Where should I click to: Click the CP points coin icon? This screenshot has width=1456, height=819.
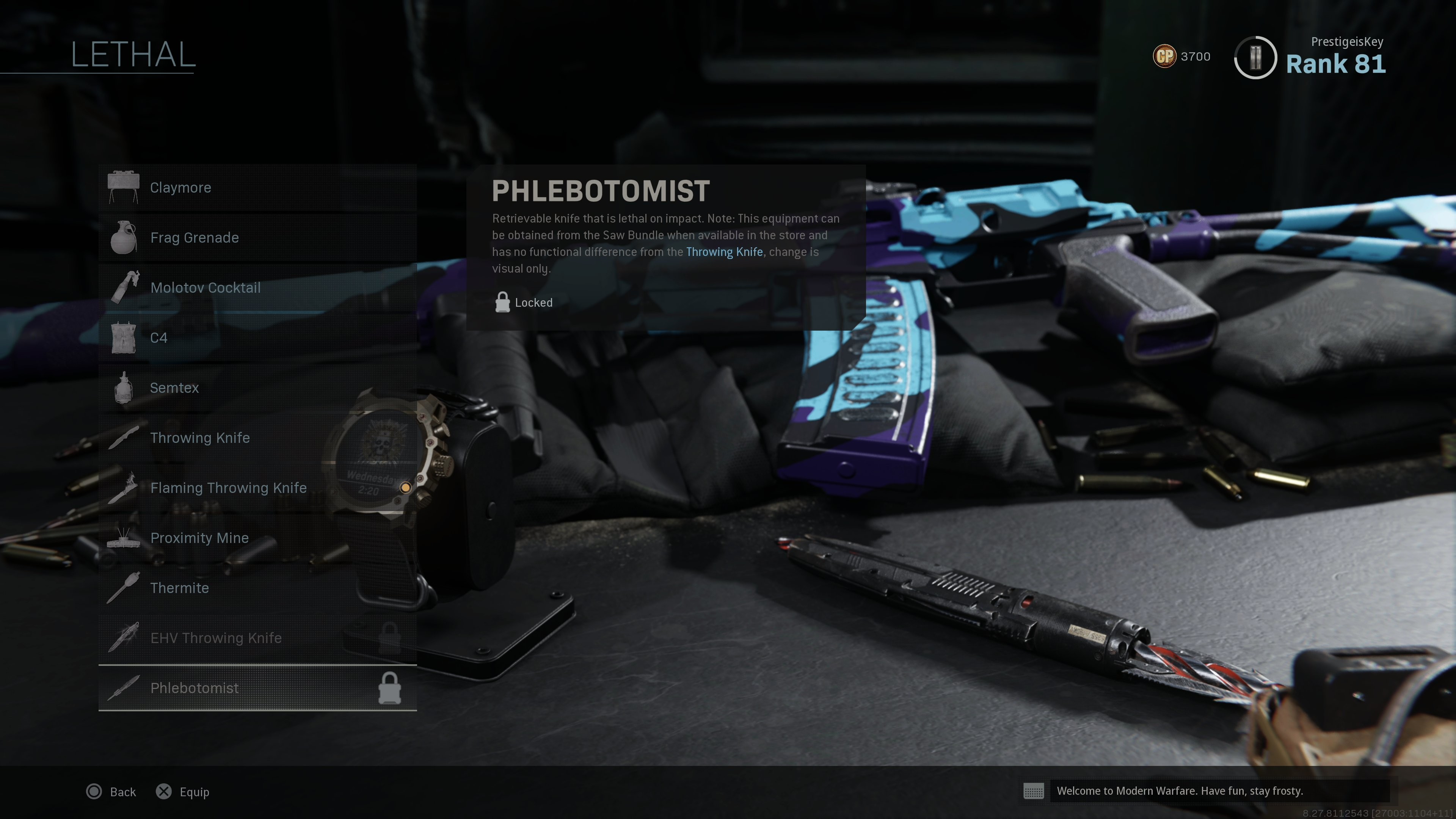[1164, 56]
